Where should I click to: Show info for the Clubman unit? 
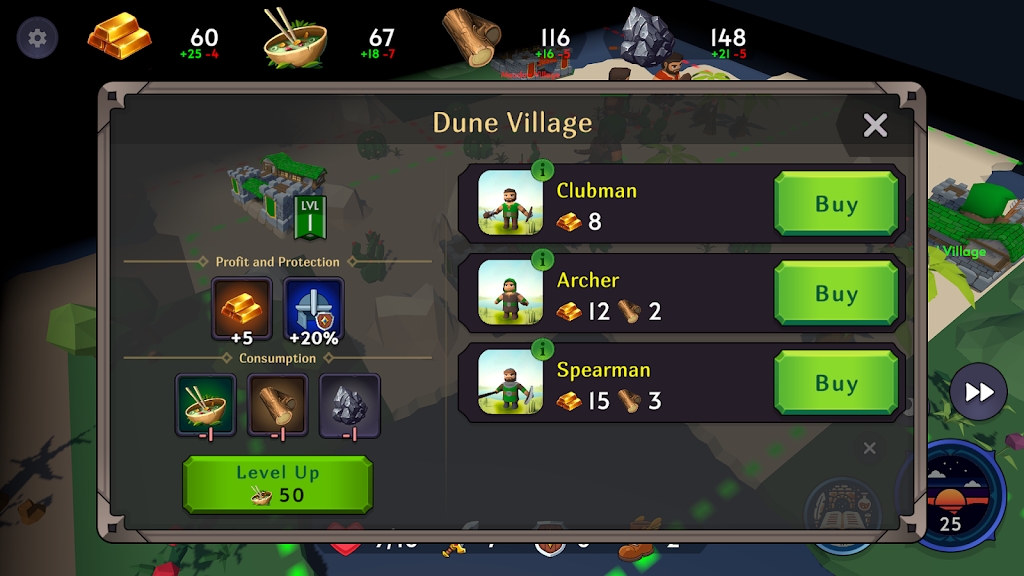click(x=543, y=169)
